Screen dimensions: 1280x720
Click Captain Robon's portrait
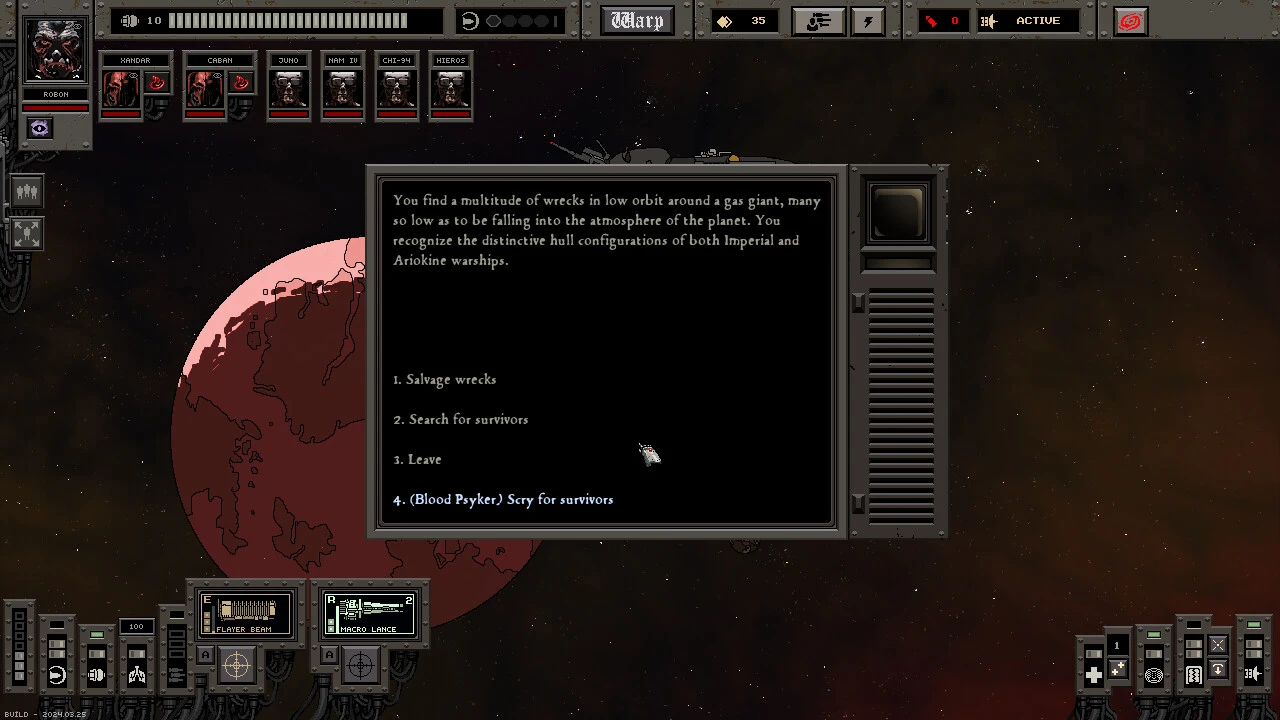(x=56, y=50)
